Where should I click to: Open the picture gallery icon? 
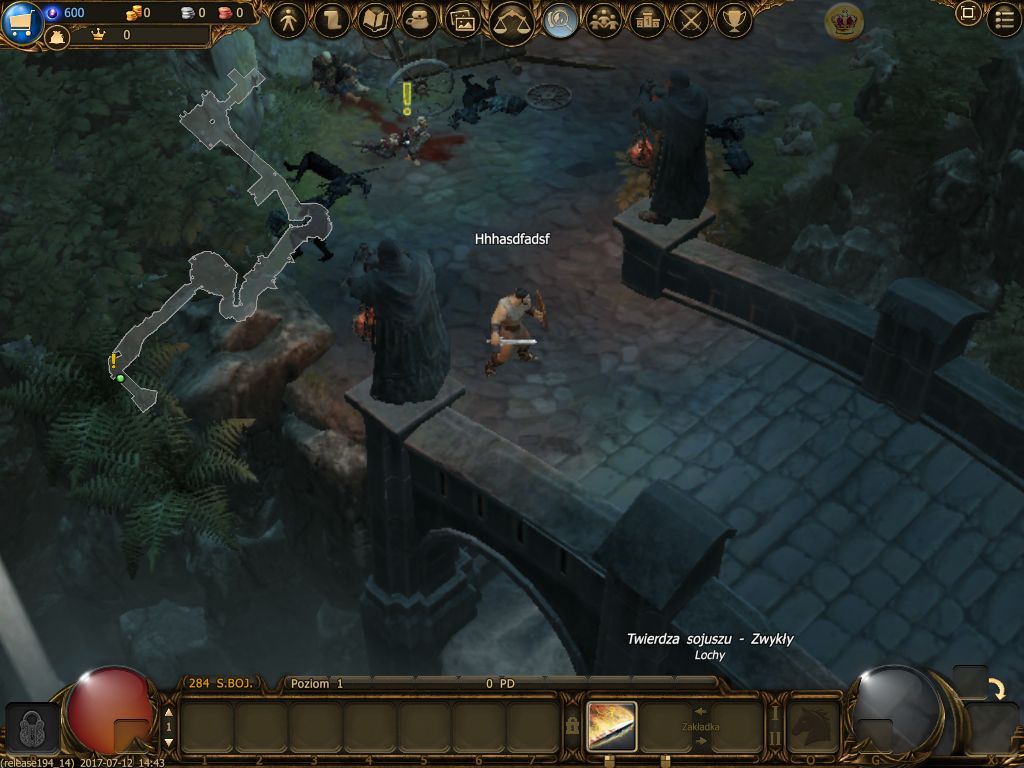coord(462,20)
